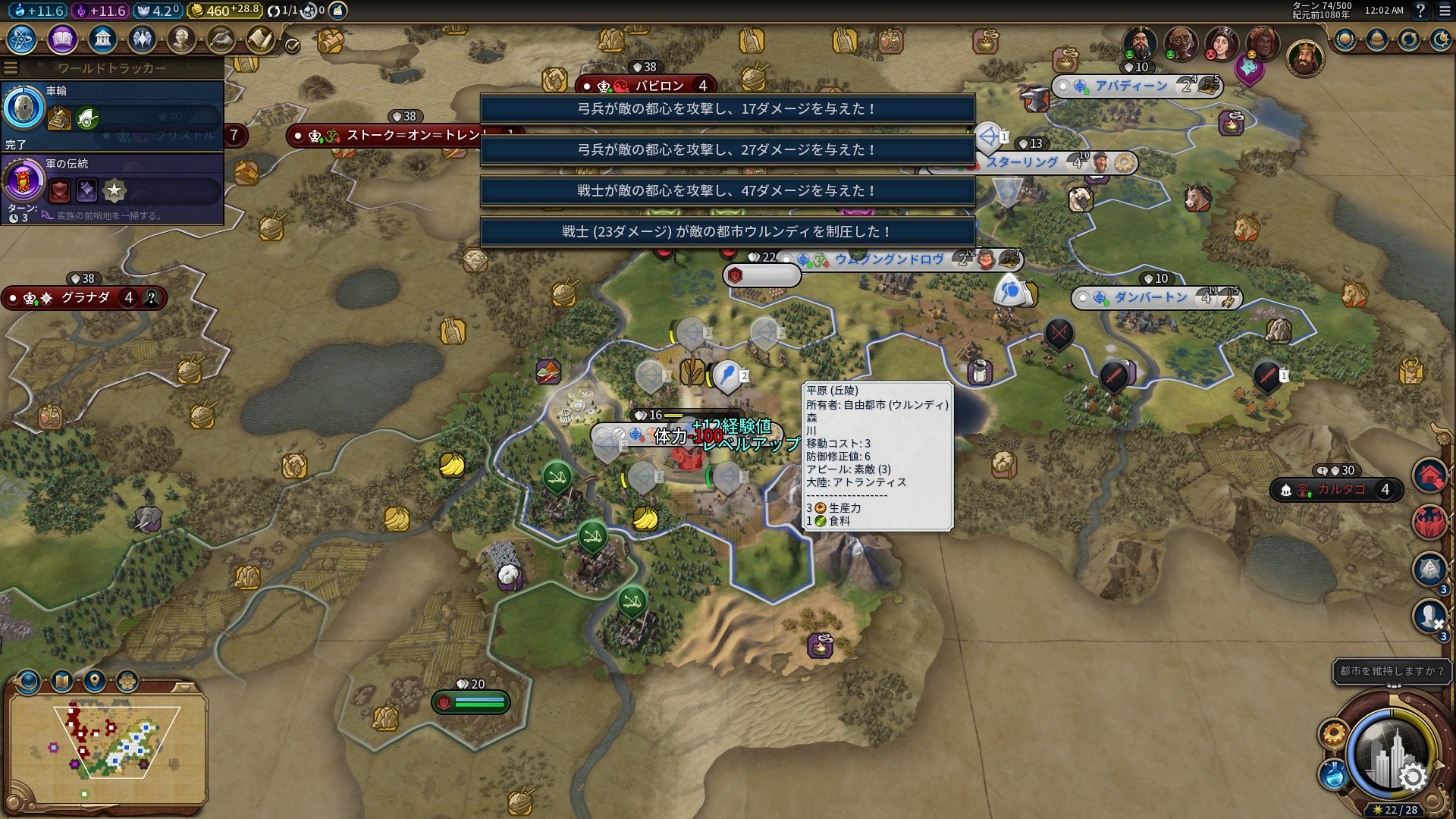Open the civics tree book icon
The image size is (1456, 819).
62,39
